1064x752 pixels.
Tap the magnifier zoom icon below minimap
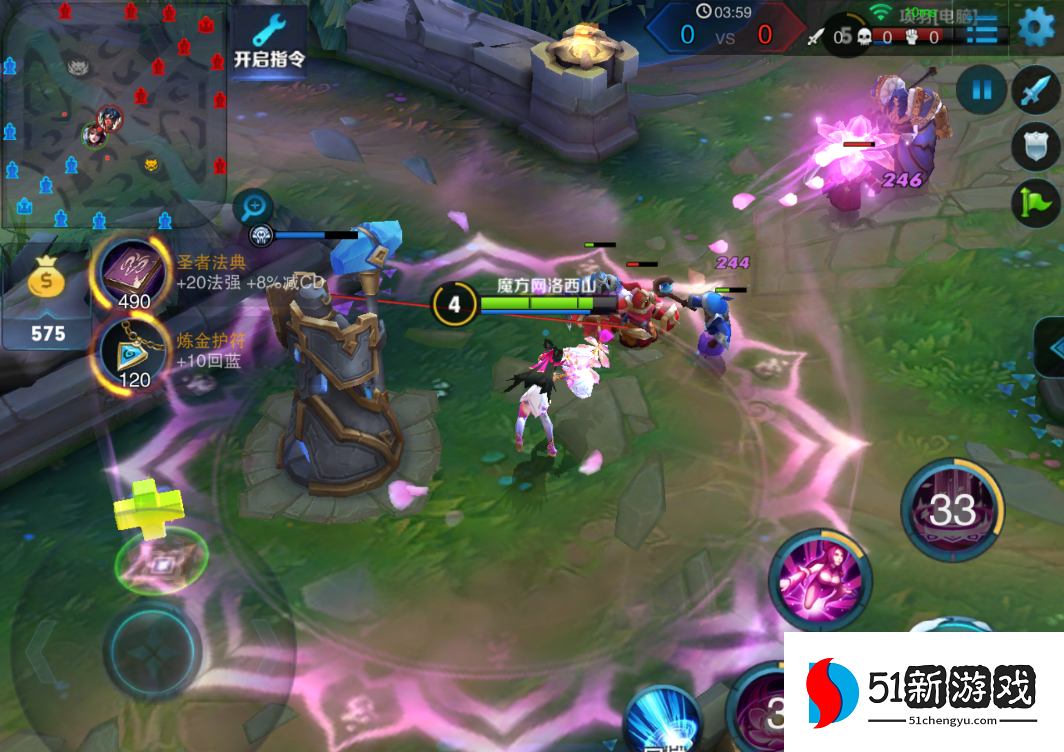click(x=254, y=207)
